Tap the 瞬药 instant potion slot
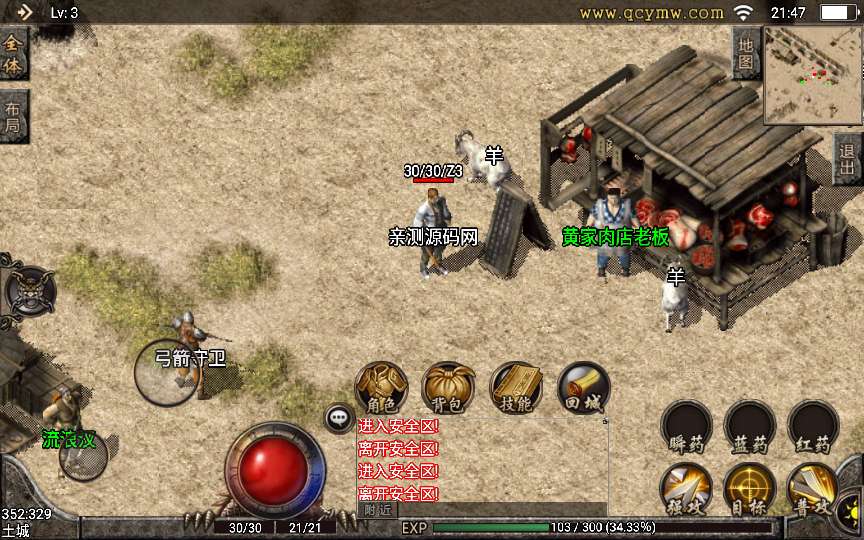The height and width of the screenshot is (540, 864). [x=687, y=427]
